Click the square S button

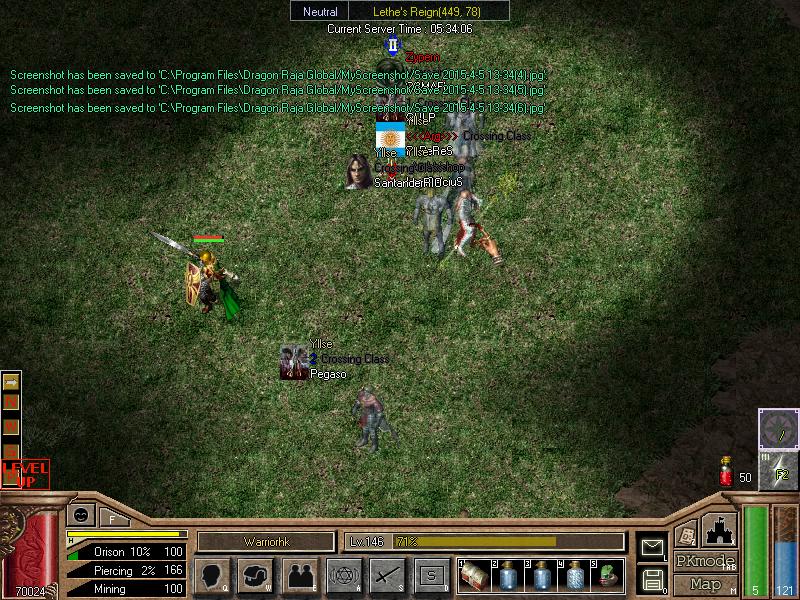click(431, 575)
